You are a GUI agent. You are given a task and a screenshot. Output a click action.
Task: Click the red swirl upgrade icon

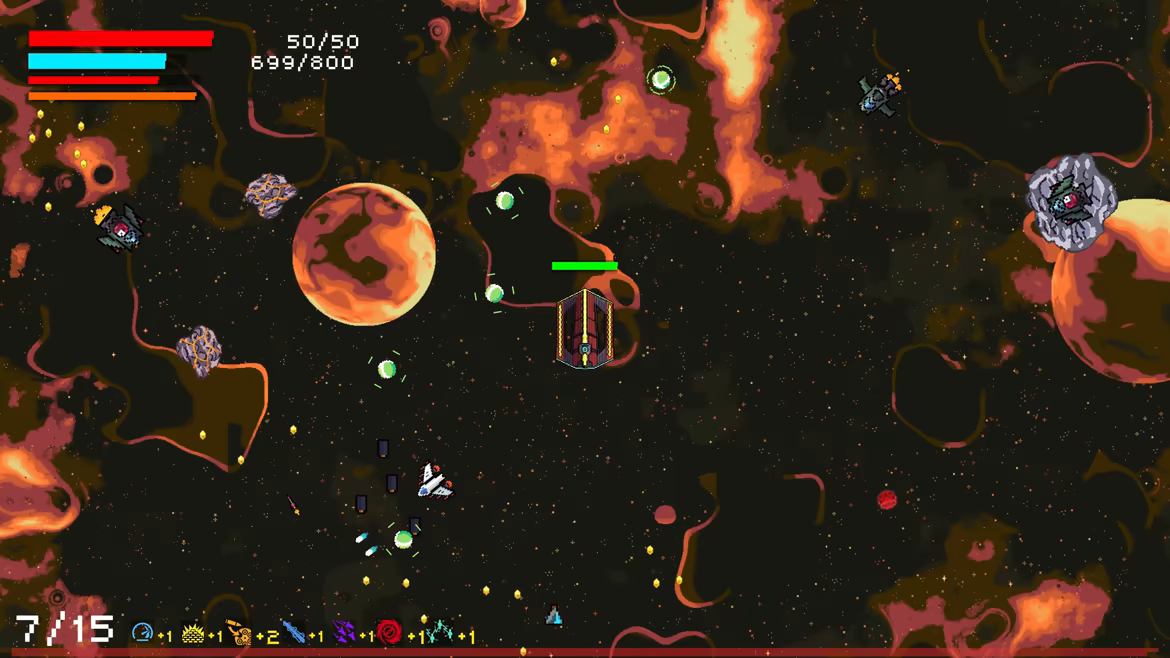[389, 633]
